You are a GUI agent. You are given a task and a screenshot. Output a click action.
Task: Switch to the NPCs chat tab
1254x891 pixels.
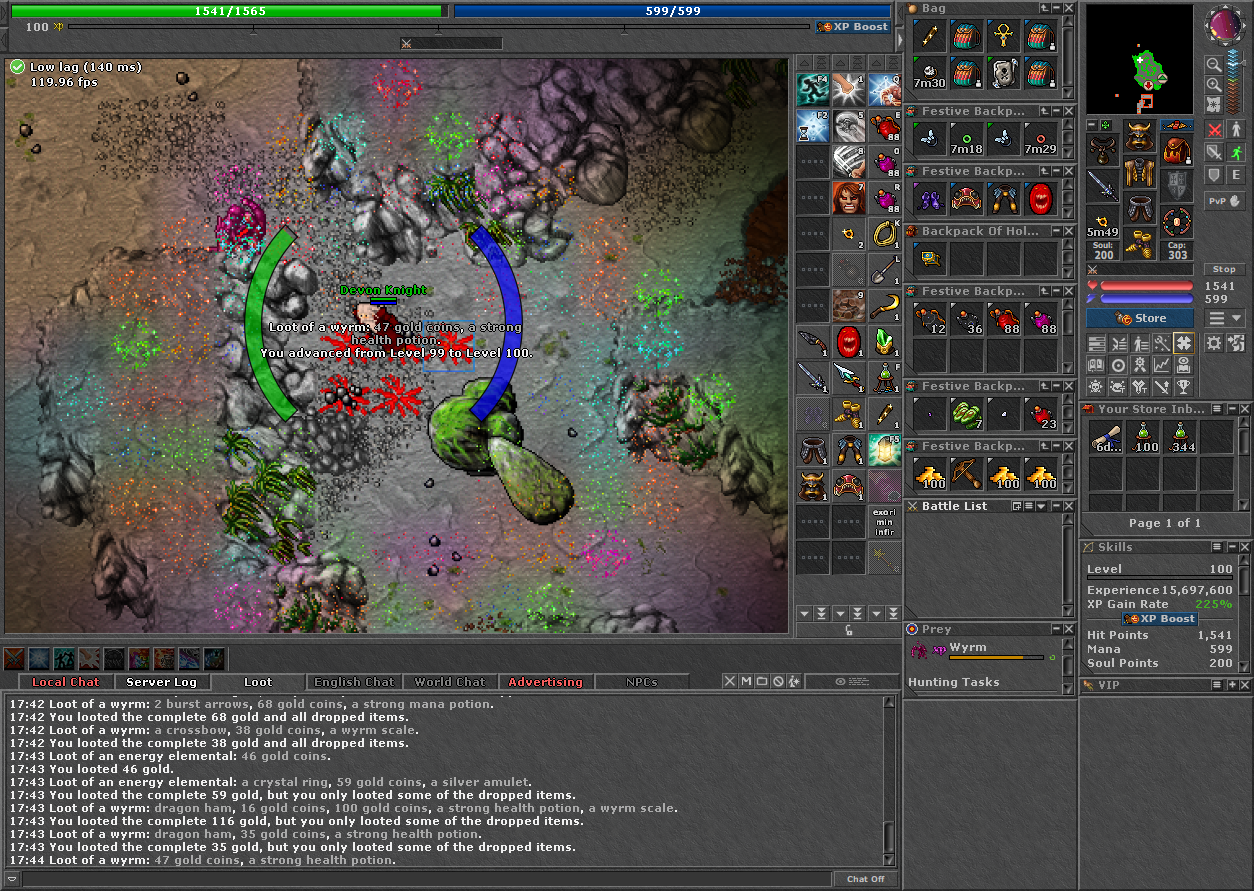point(641,682)
